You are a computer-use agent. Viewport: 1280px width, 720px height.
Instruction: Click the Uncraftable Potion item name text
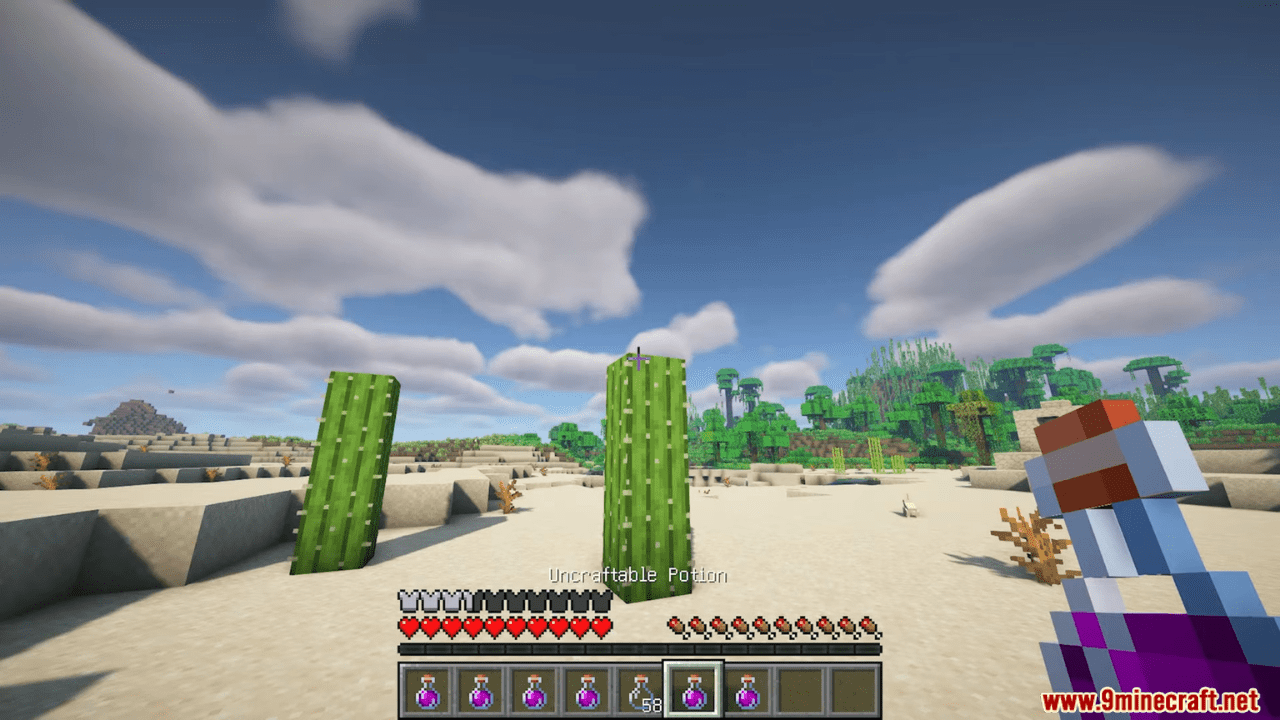pos(638,575)
